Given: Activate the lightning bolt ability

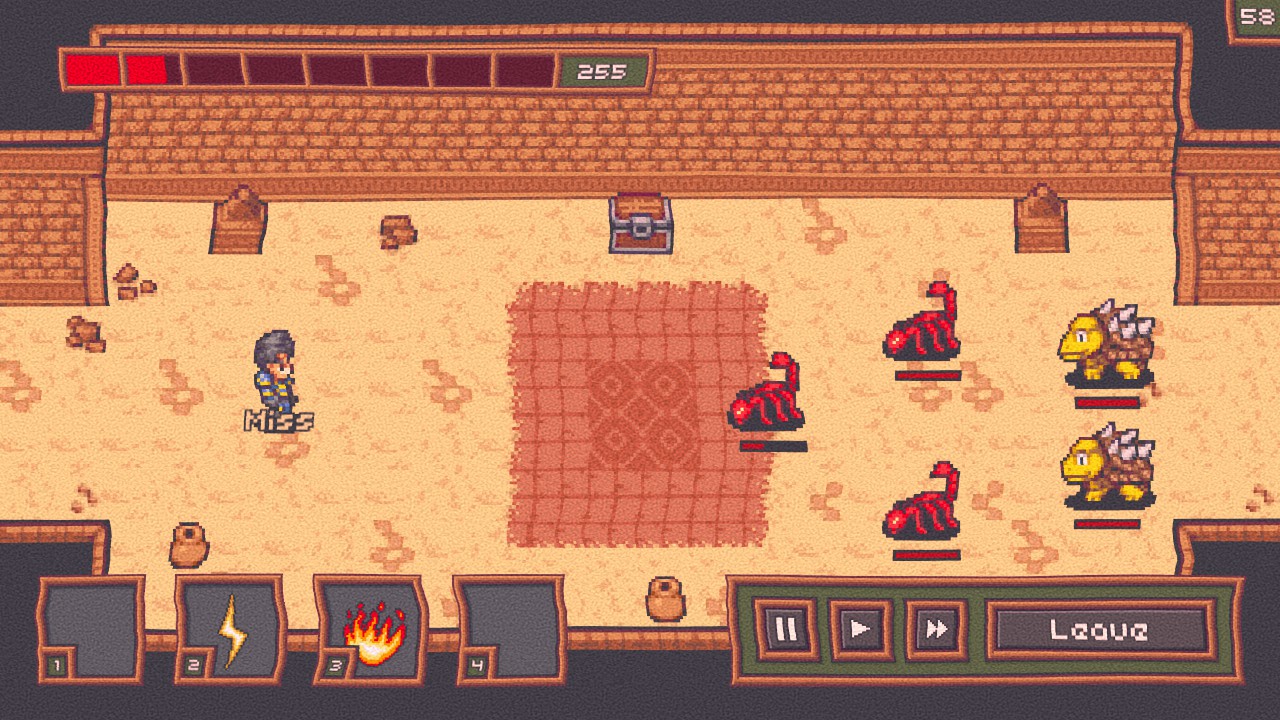Looking at the screenshot, I should click(x=232, y=630).
